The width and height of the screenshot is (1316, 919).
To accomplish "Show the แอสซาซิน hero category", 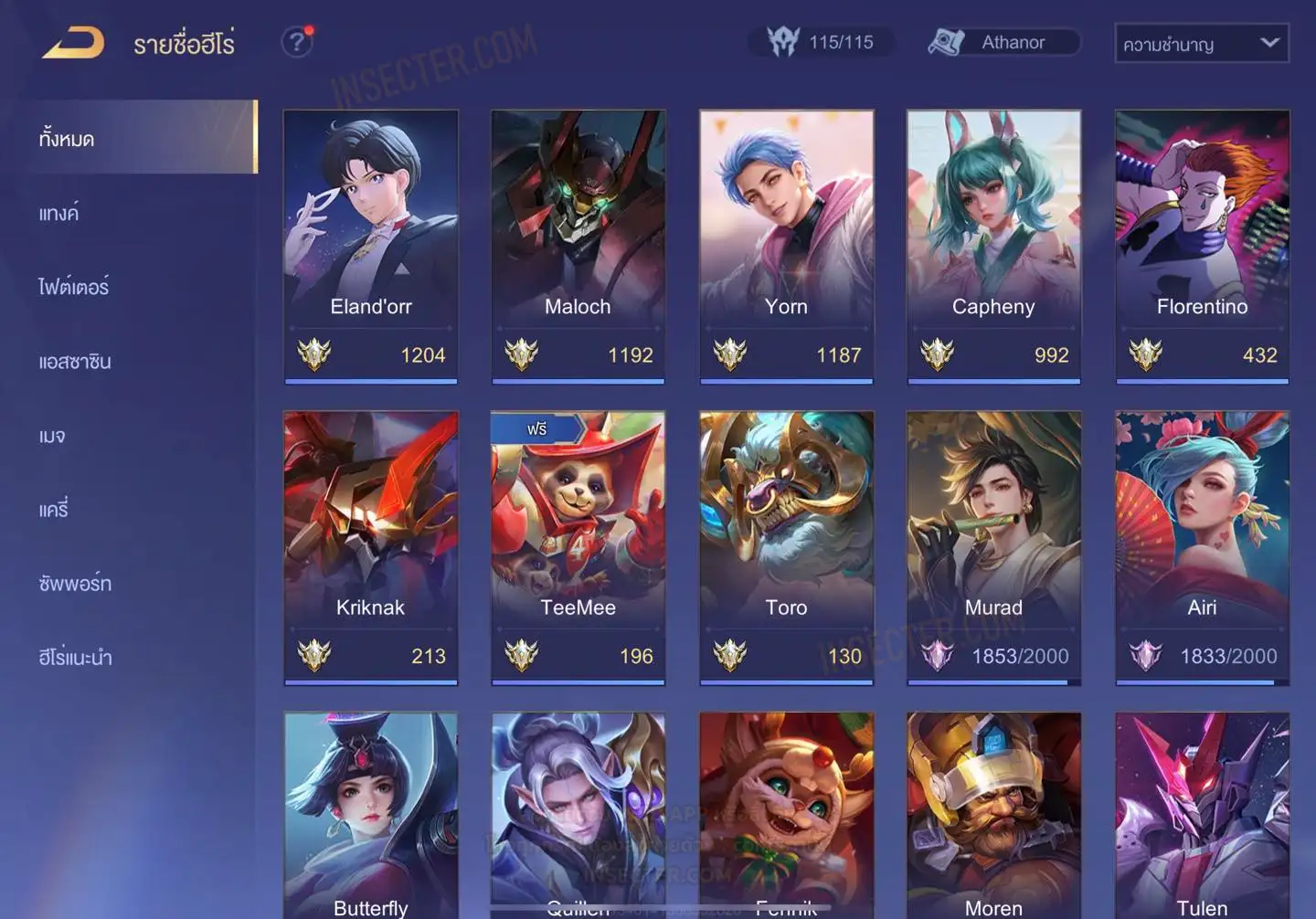I will [x=75, y=362].
